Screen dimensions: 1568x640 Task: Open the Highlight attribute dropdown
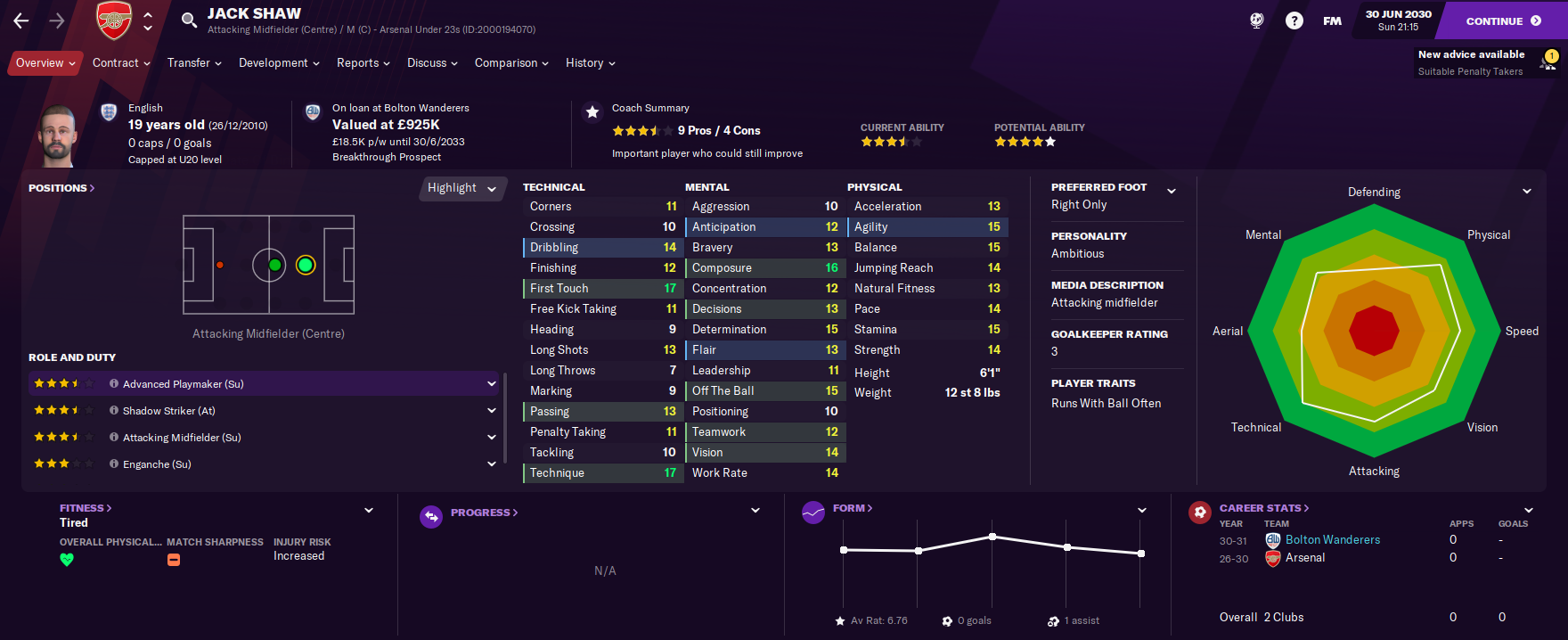[461, 188]
